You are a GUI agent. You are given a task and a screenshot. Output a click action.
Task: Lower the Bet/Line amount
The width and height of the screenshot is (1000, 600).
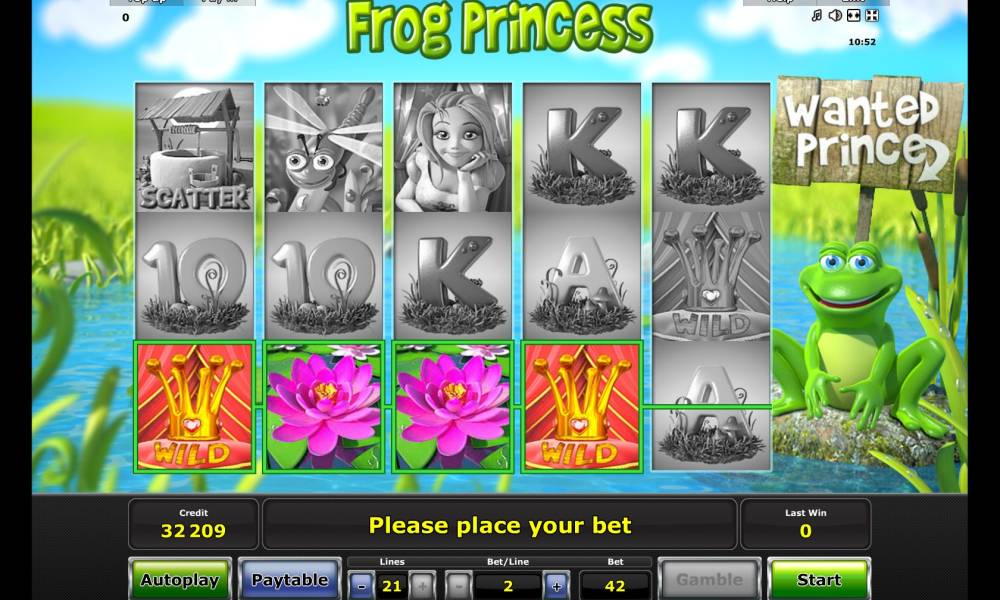[458, 584]
